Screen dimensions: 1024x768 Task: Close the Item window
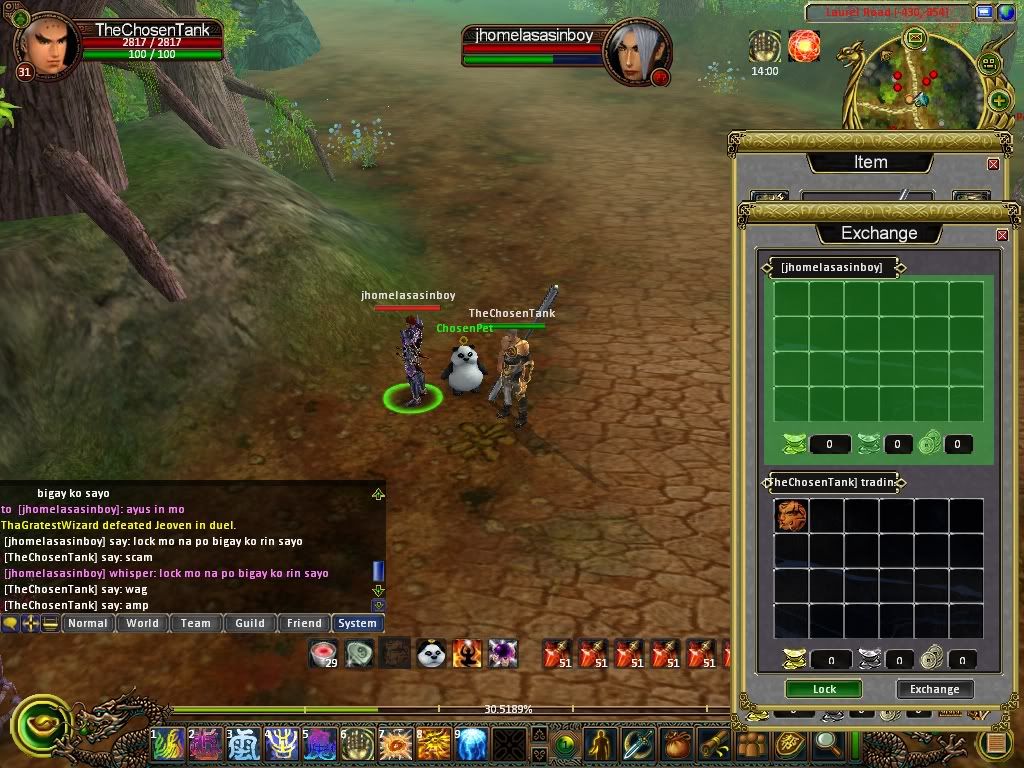(993, 164)
